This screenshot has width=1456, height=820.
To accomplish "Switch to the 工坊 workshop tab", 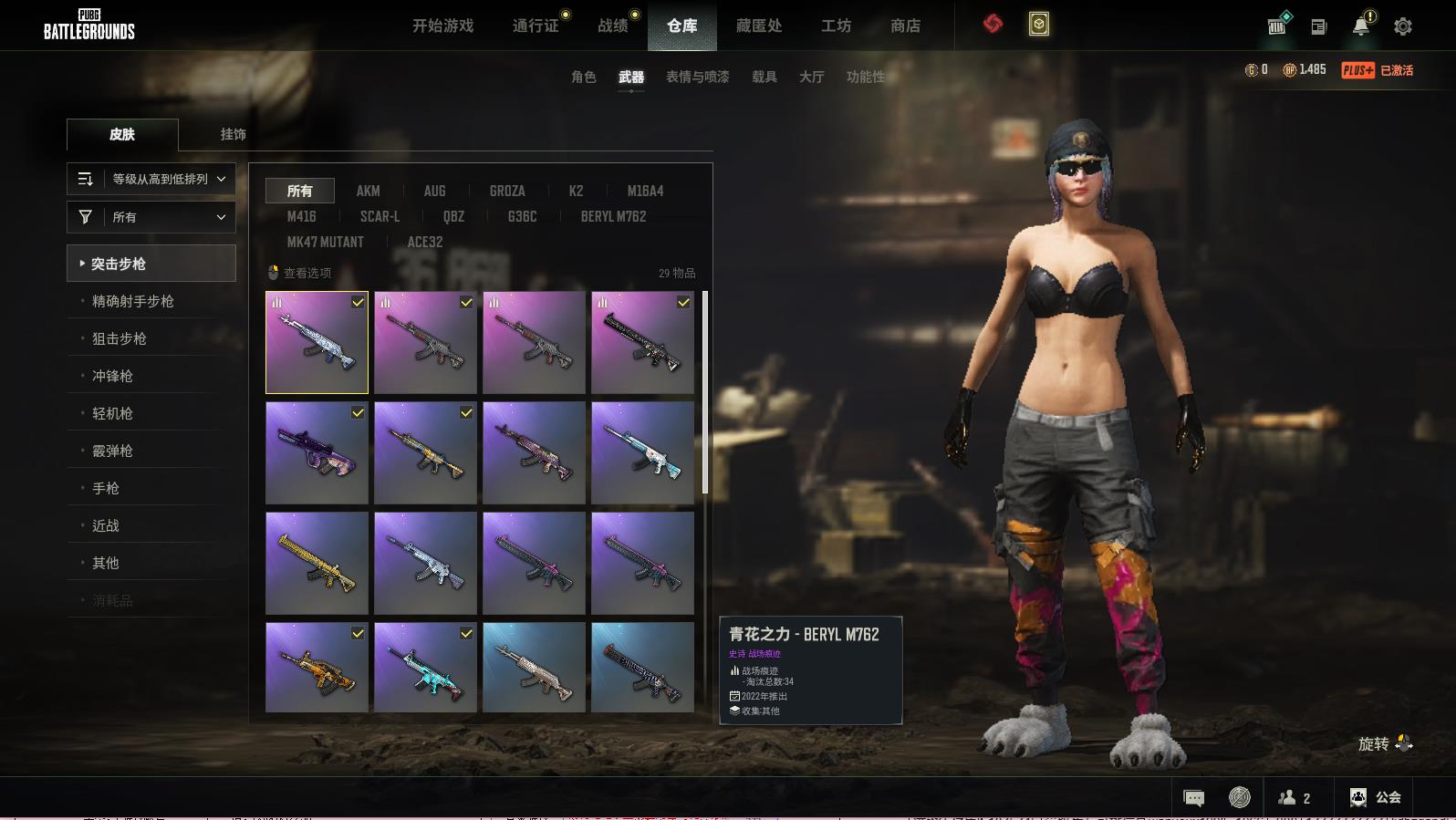I will (x=836, y=26).
